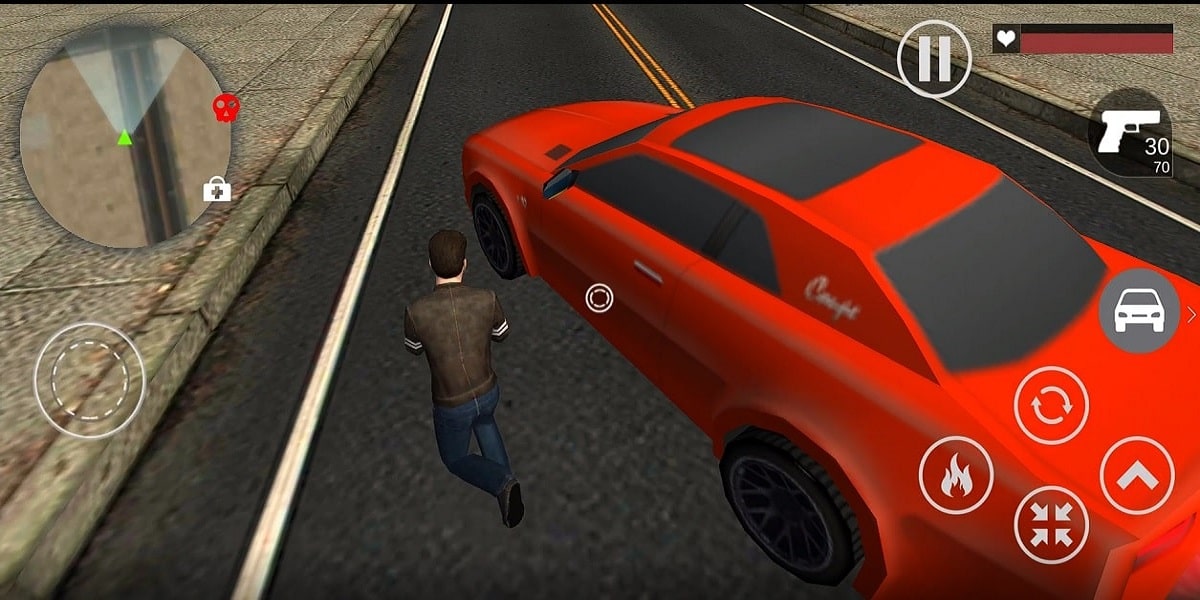Touch the virtual movement joystick

point(90,380)
